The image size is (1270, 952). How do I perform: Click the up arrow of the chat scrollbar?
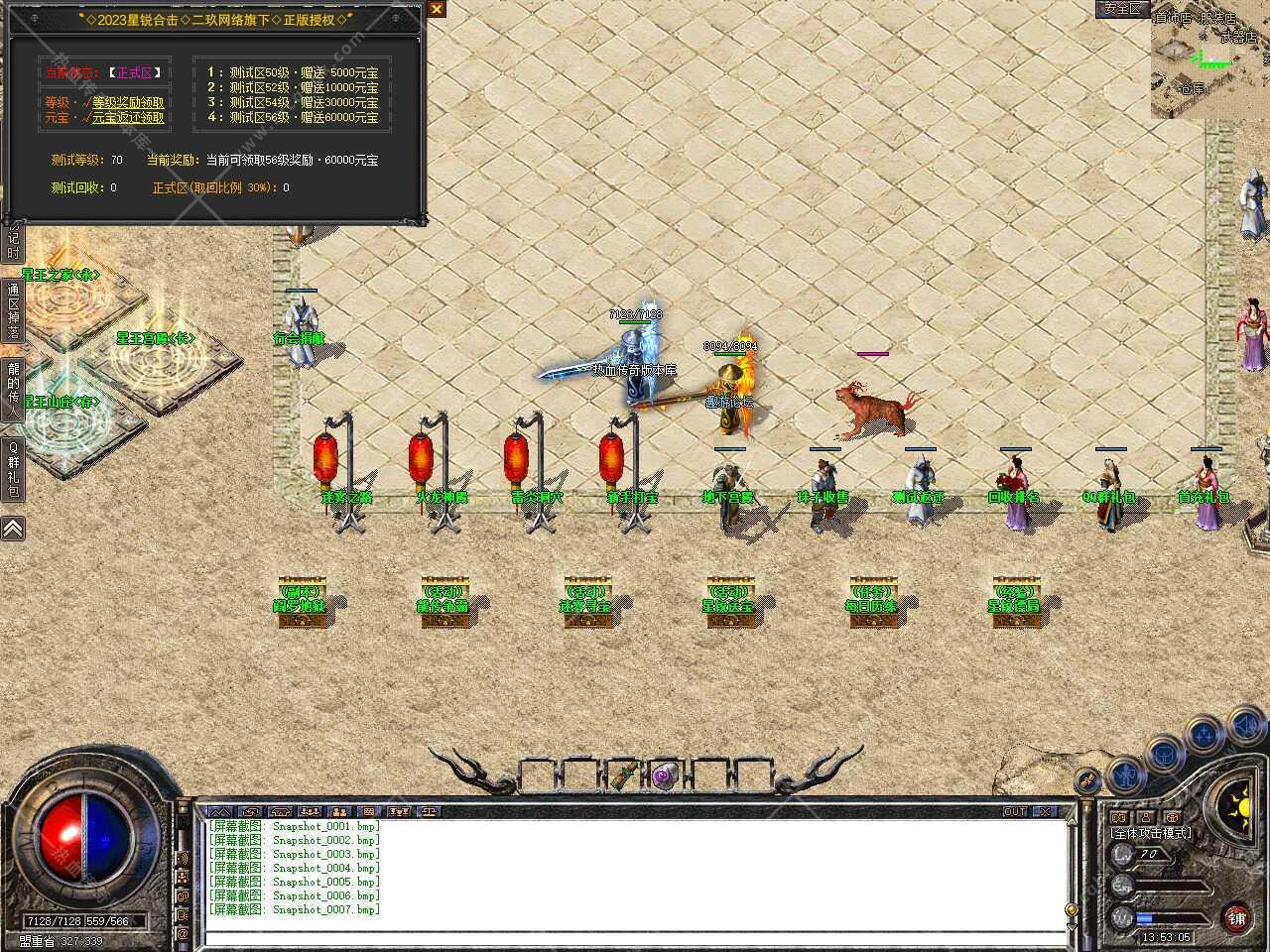(1072, 821)
